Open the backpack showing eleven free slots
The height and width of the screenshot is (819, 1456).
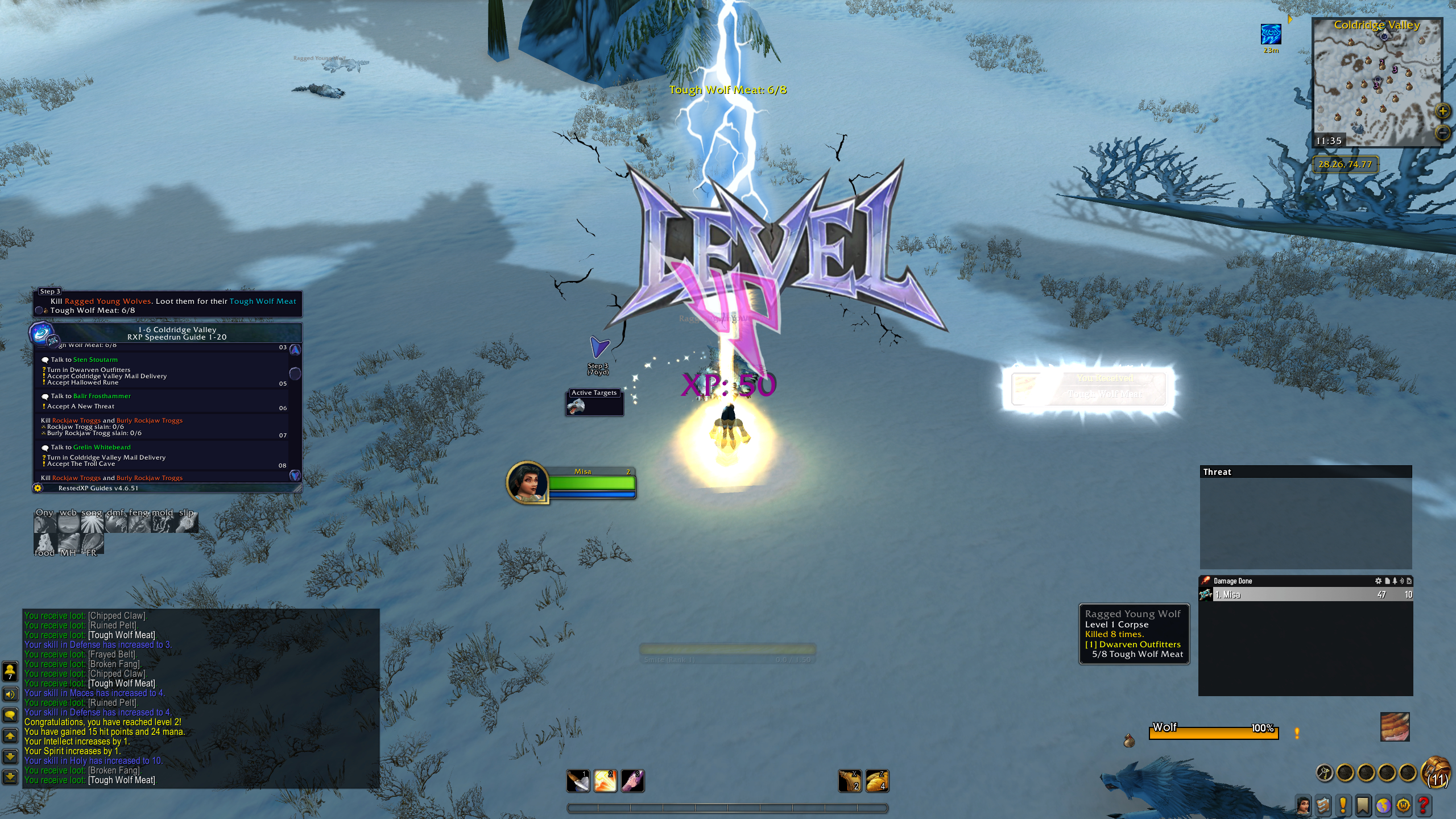[1437, 772]
